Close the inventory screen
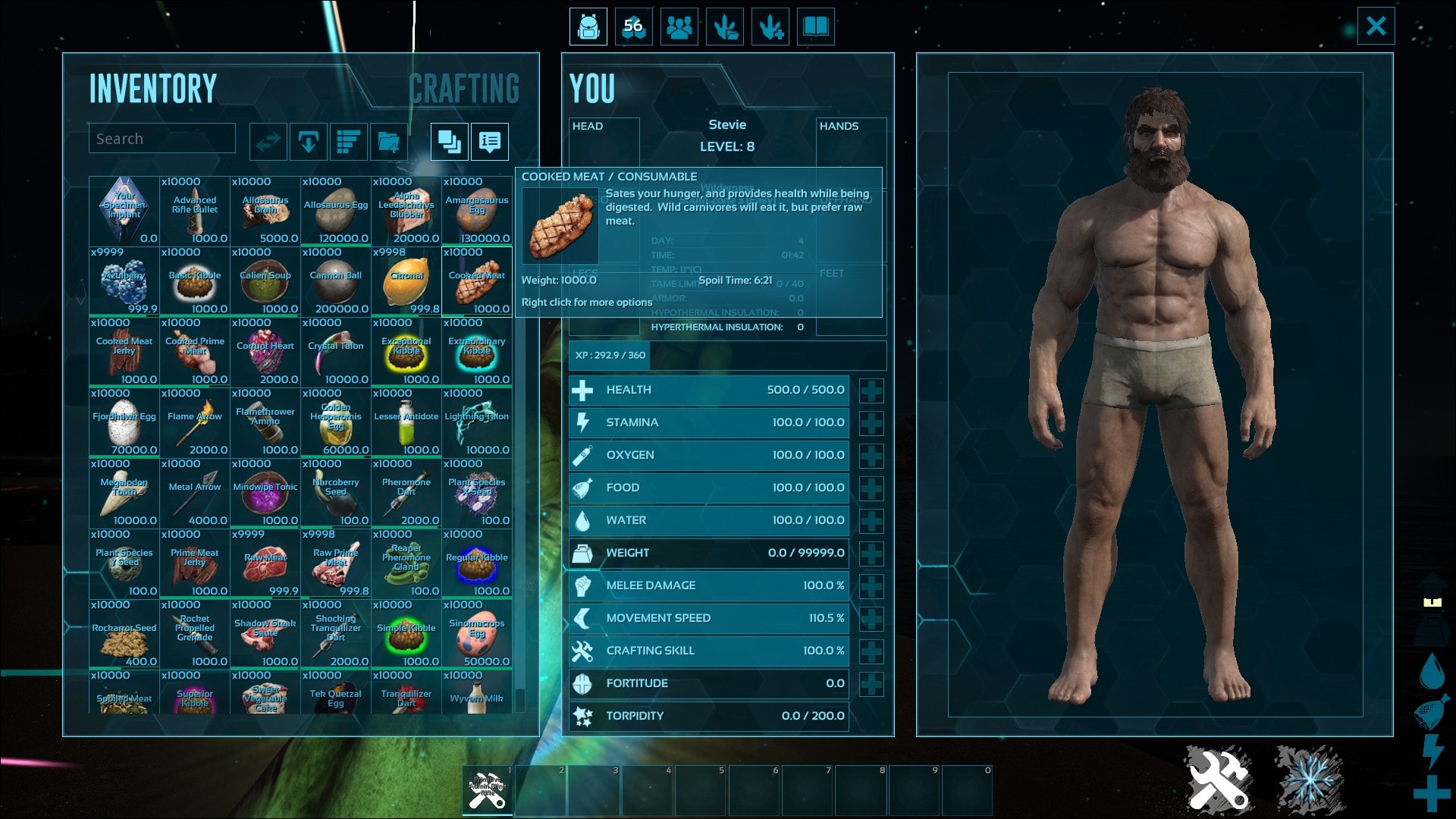The image size is (1456, 819). click(x=1376, y=27)
